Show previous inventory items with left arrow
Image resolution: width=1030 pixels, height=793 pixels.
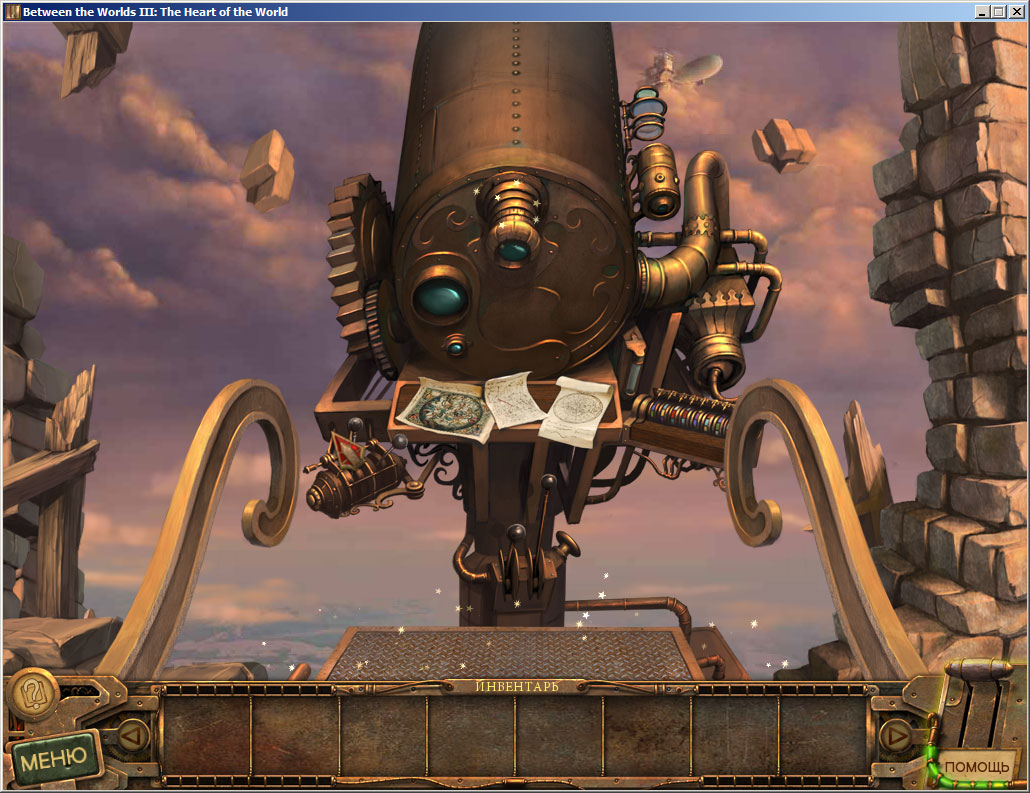[133, 735]
